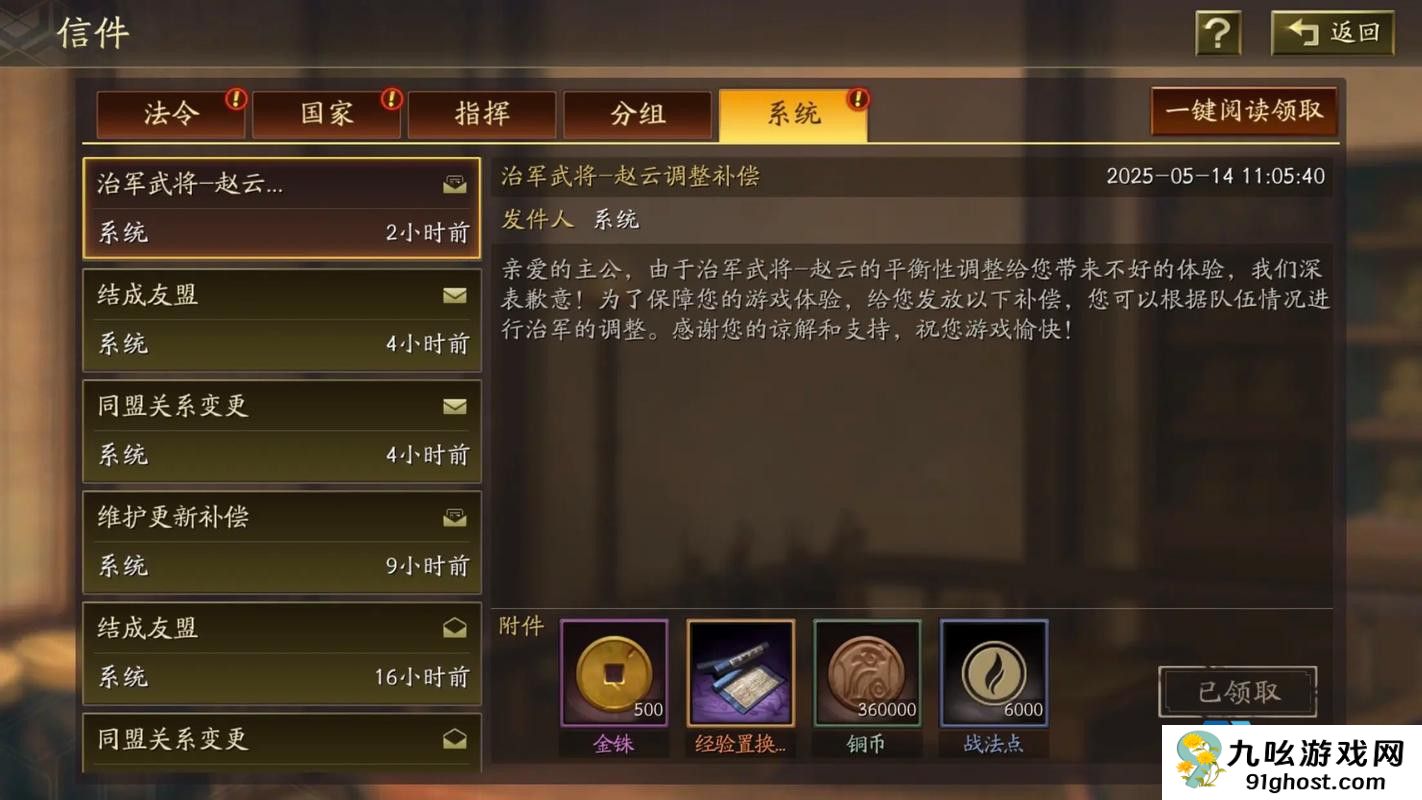Switch to the 系统 tab
This screenshot has height=800, width=1422.
795,114
